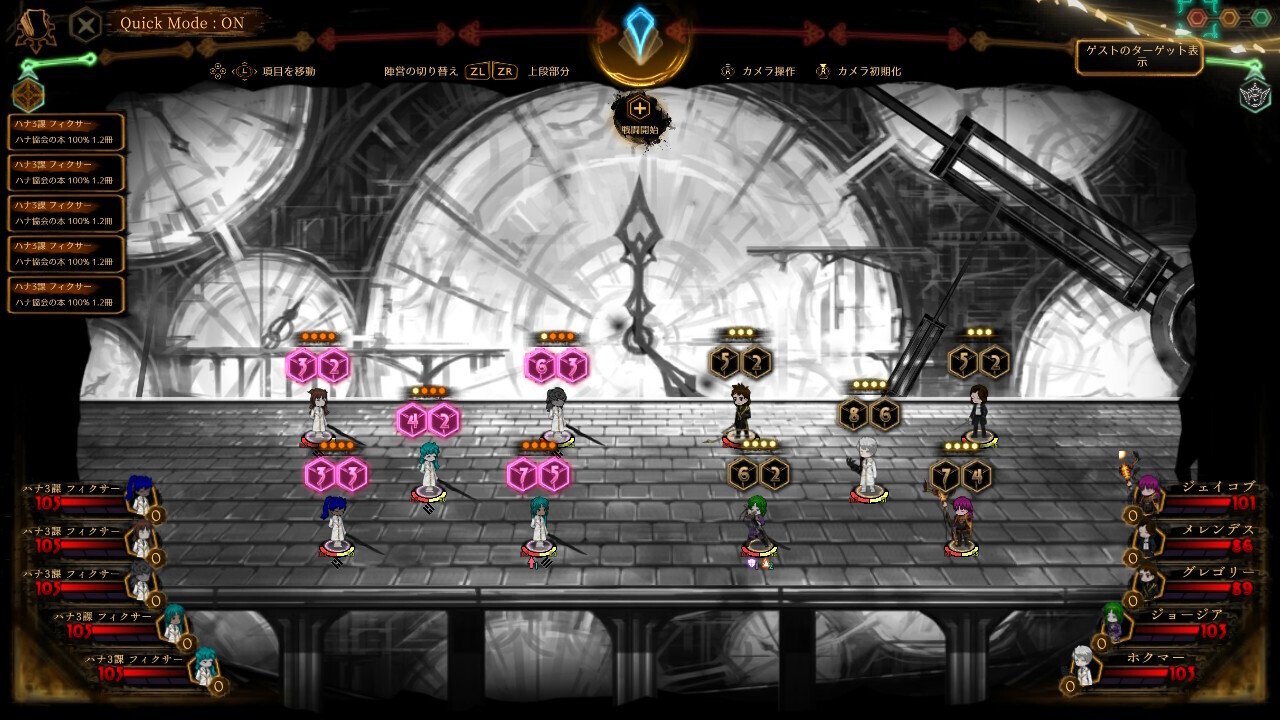Click the teal crest emblem below the guest target button
The height and width of the screenshot is (720, 1280).
point(1254,96)
